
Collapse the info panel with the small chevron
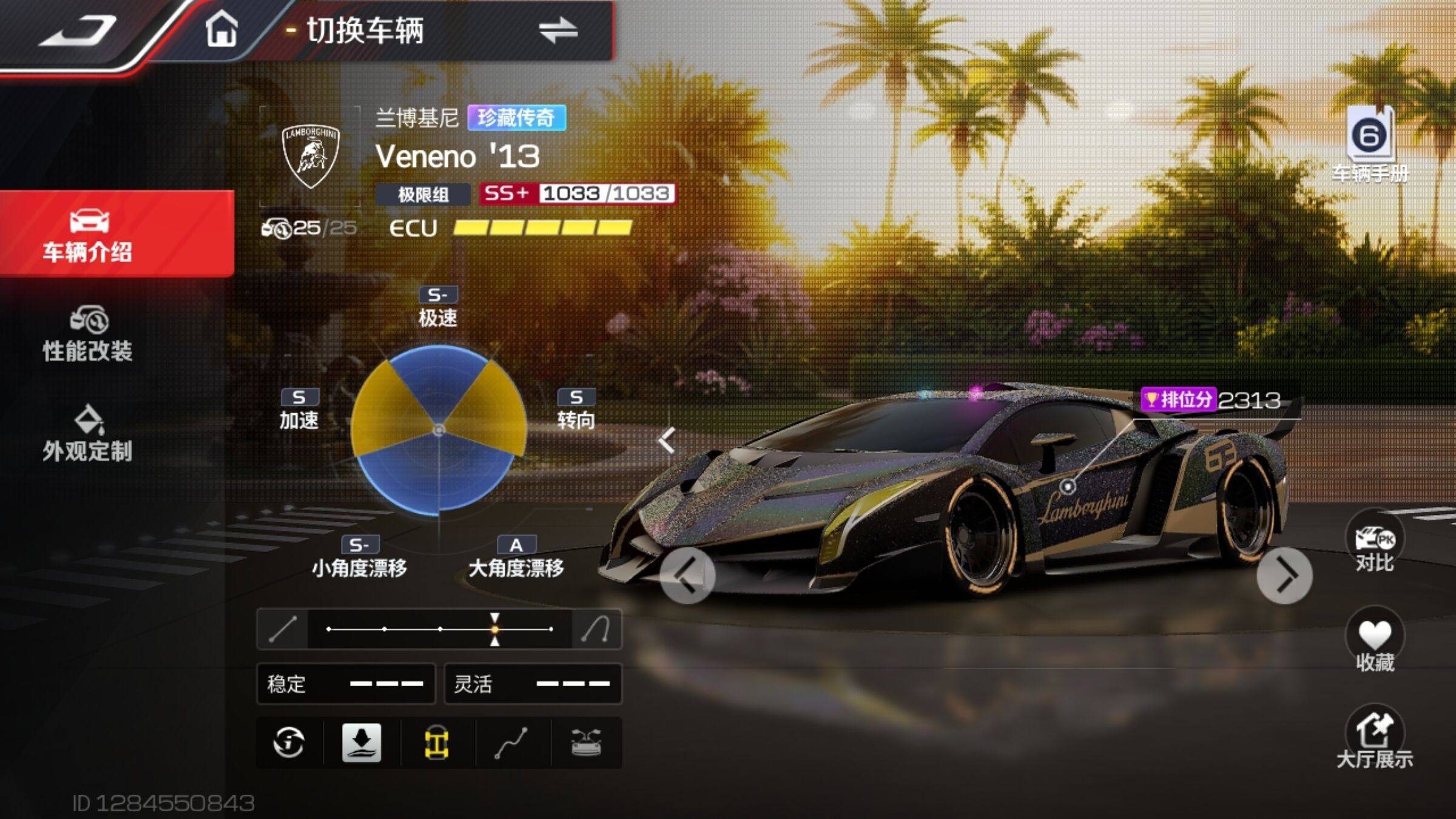(x=667, y=440)
